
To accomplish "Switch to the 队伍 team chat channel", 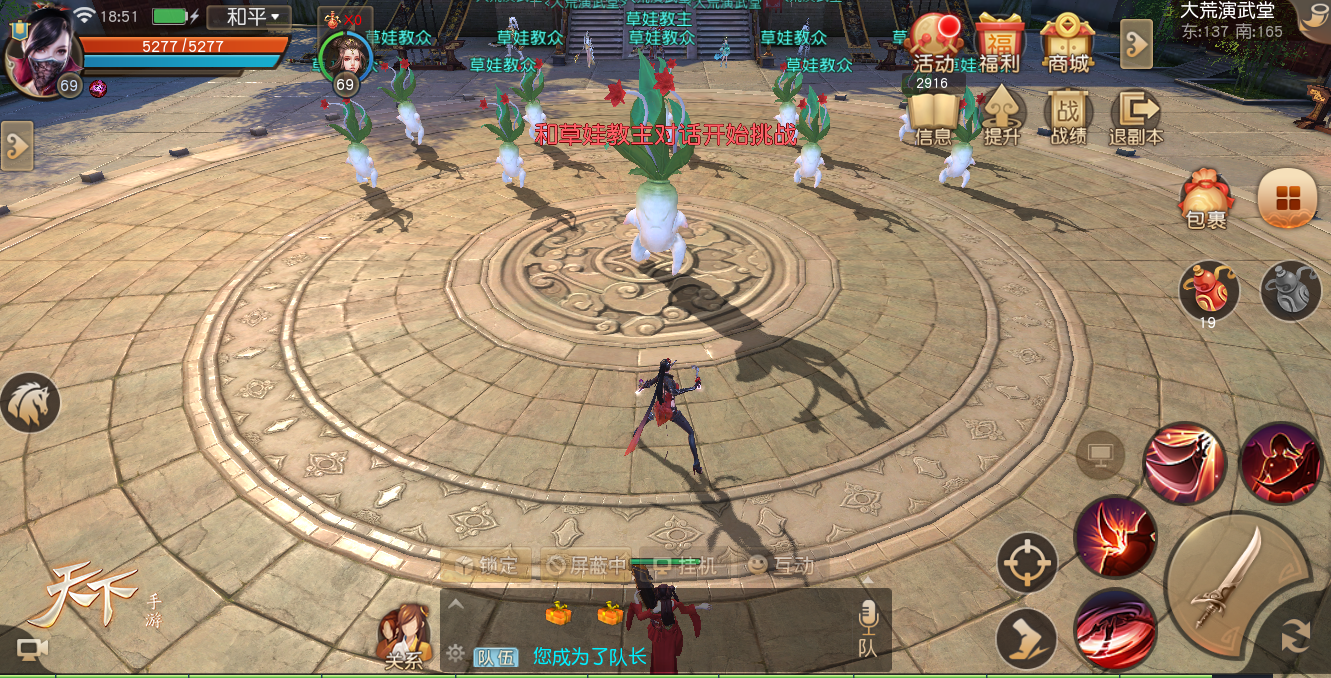I will [496, 657].
